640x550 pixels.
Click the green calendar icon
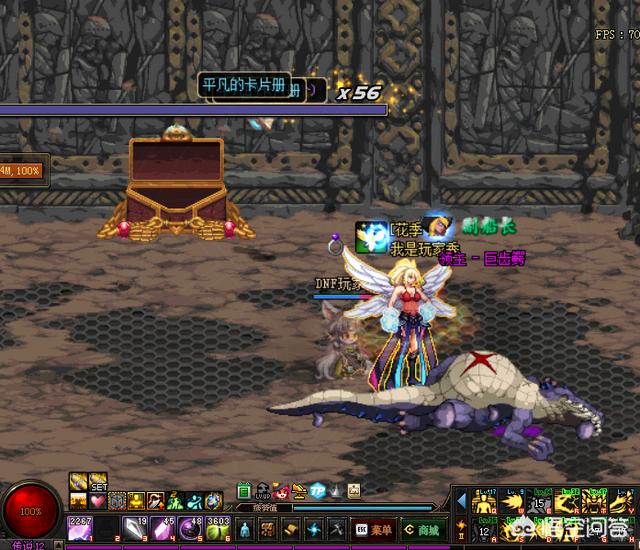click(244, 491)
